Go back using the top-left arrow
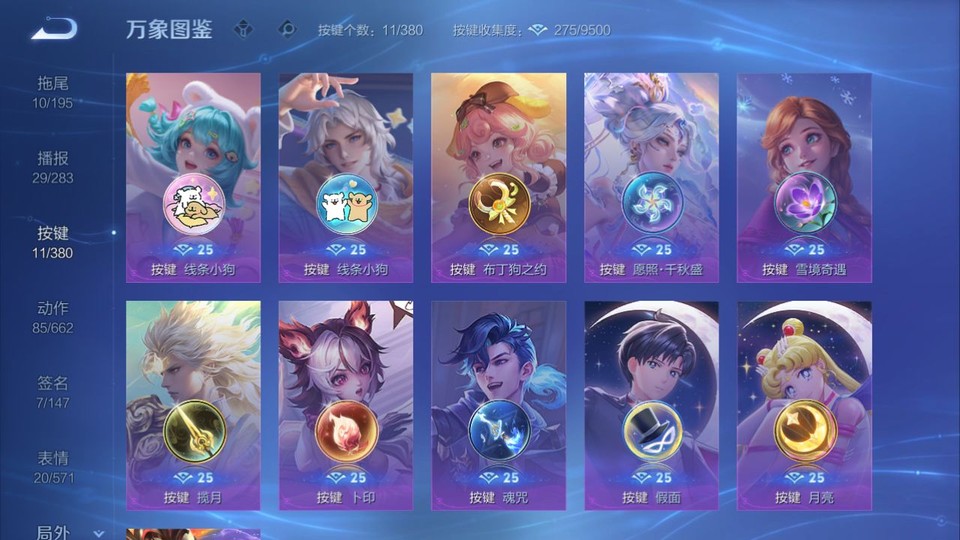960x540 pixels. [54, 29]
